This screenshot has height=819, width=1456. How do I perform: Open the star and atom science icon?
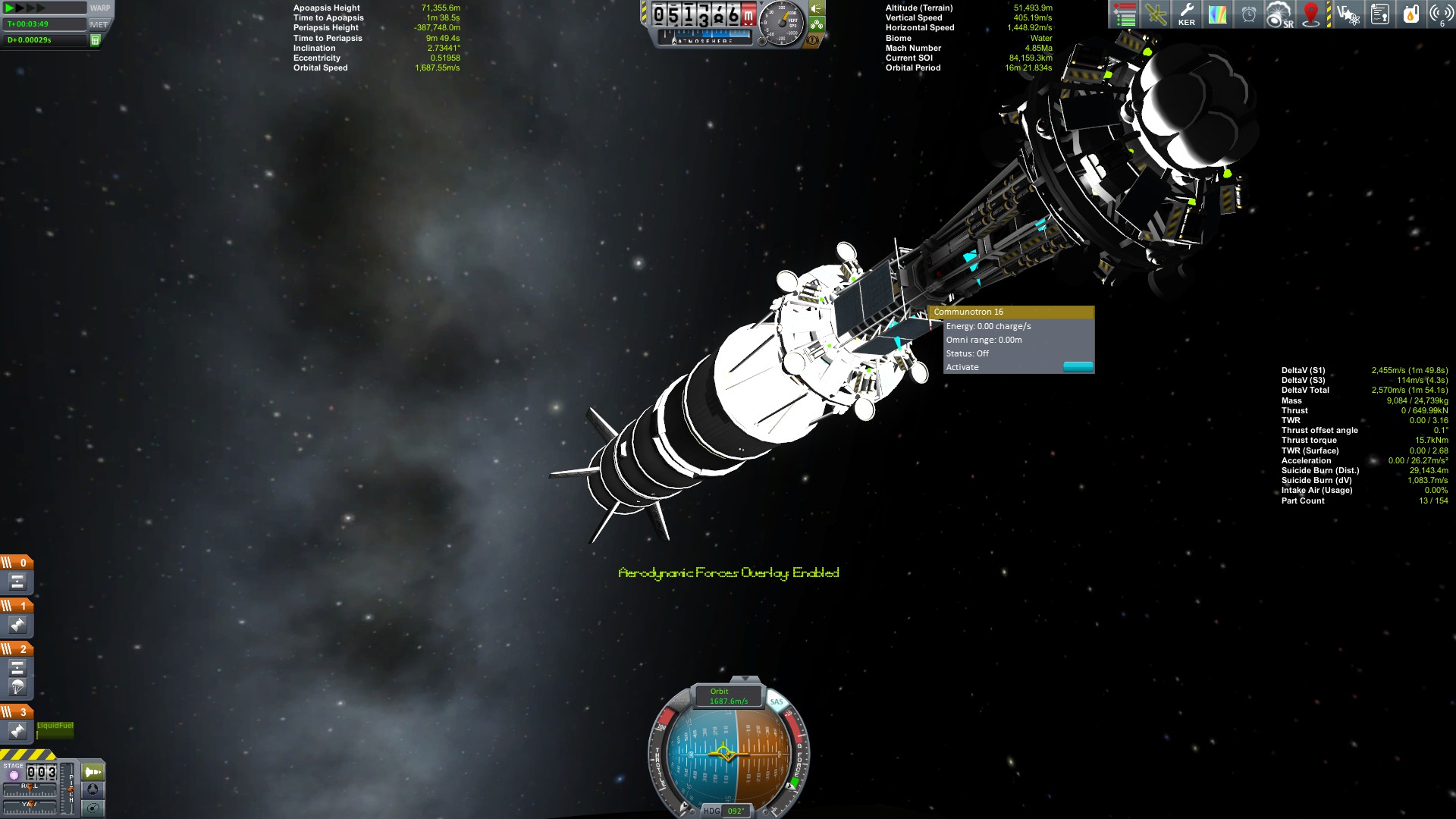[1348, 14]
